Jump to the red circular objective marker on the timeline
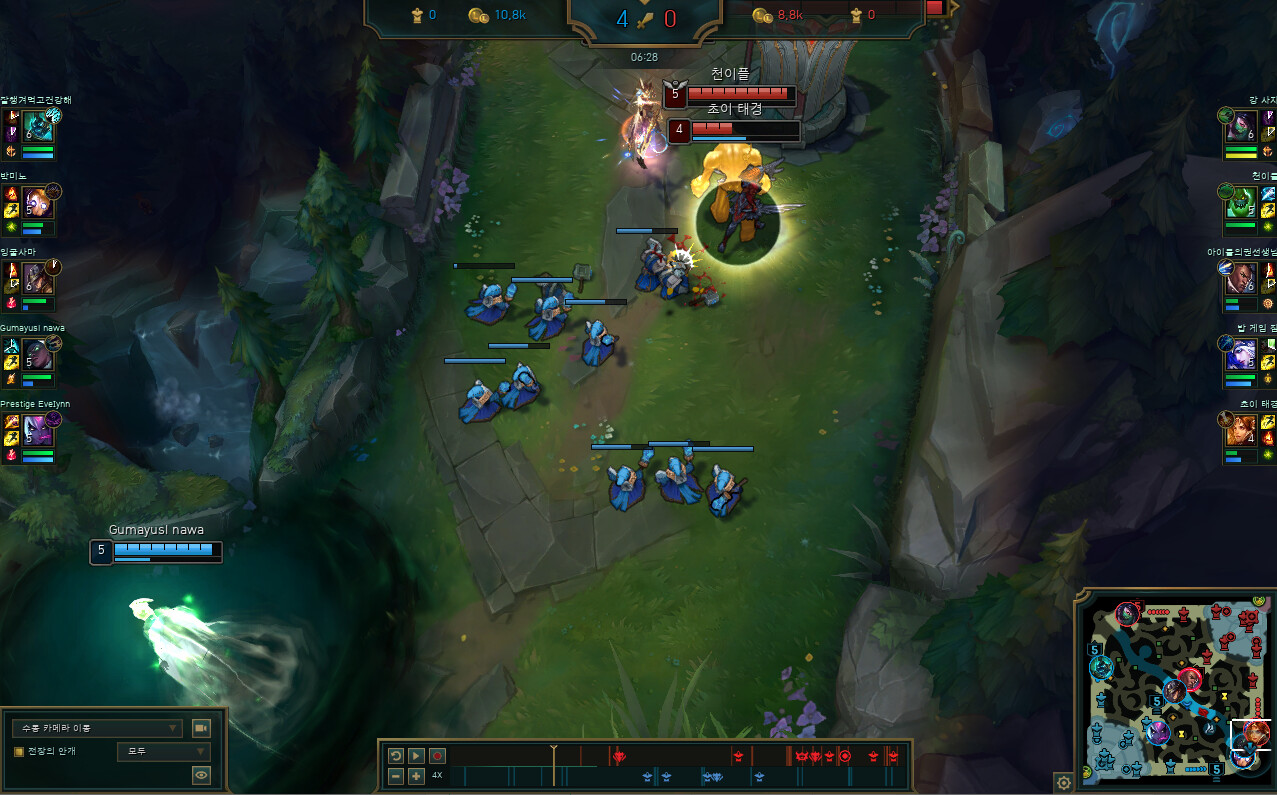Screen dimensions: 1277x795 pyautogui.click(x=845, y=755)
